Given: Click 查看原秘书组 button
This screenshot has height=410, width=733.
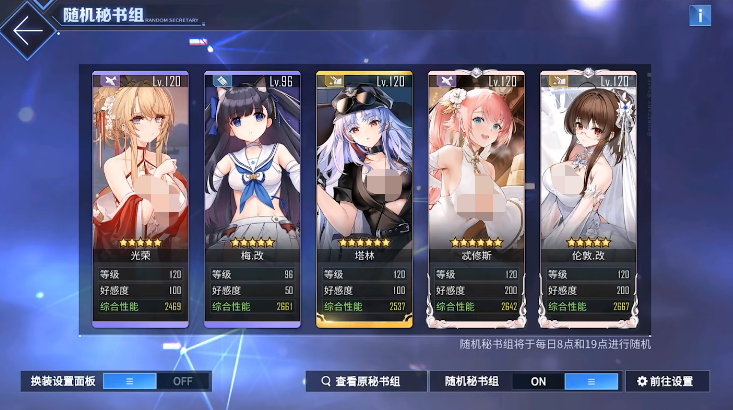Looking at the screenshot, I should point(361,381).
